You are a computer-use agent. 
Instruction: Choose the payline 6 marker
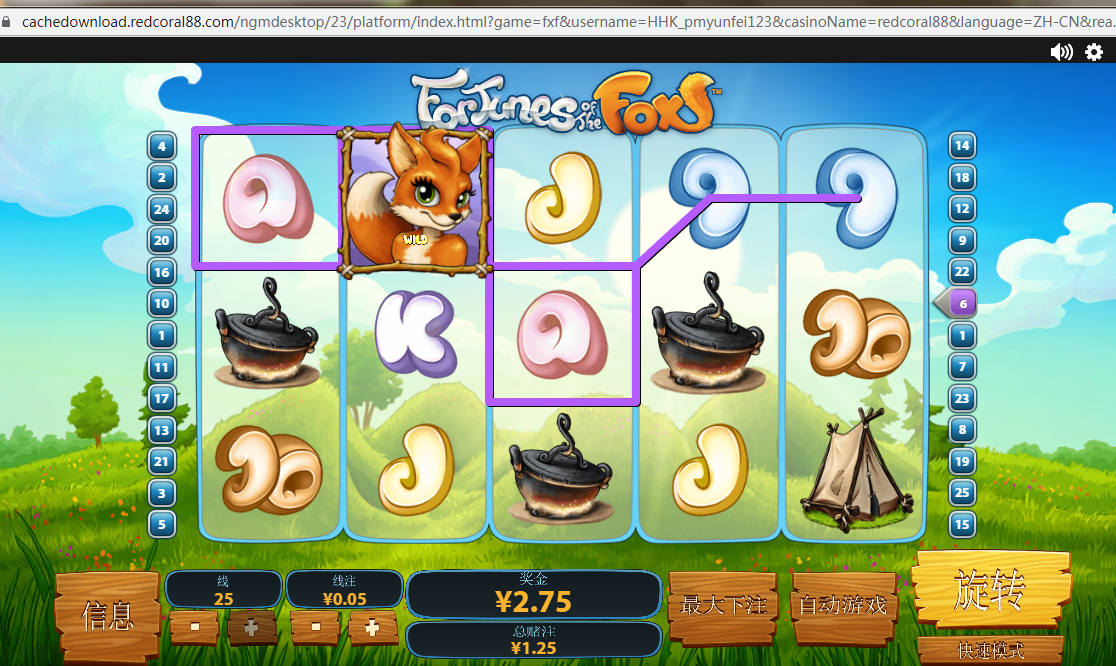(961, 303)
